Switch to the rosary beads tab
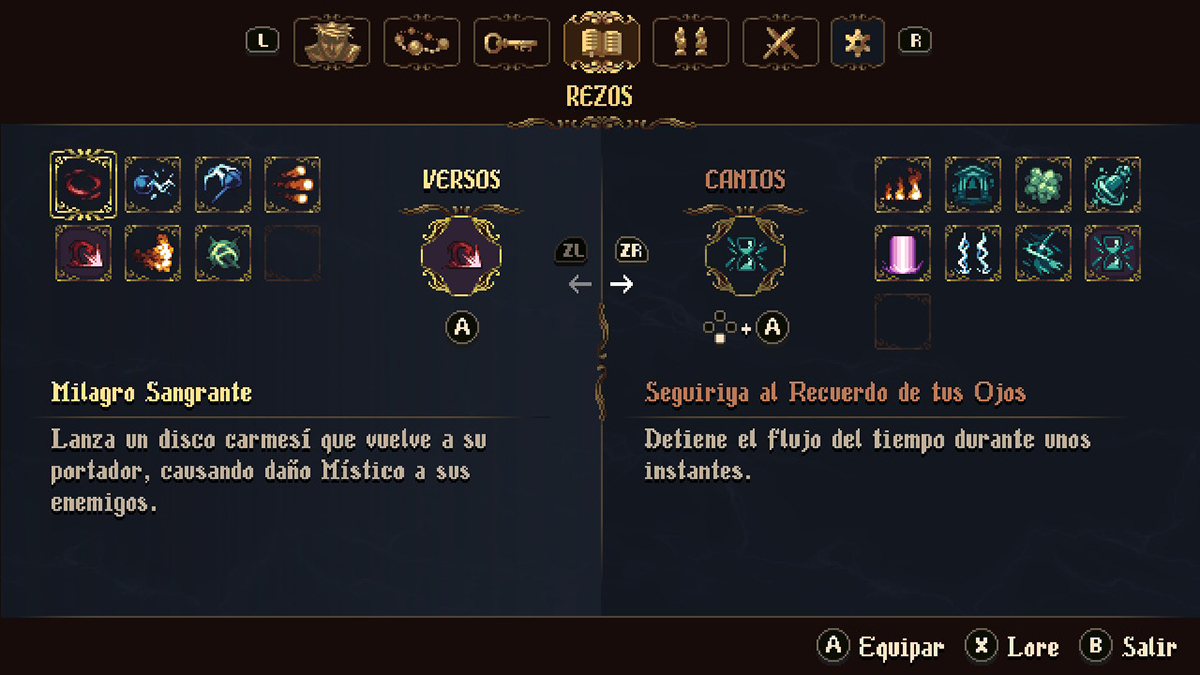Screen dimensions: 1200x675 [x=421, y=43]
